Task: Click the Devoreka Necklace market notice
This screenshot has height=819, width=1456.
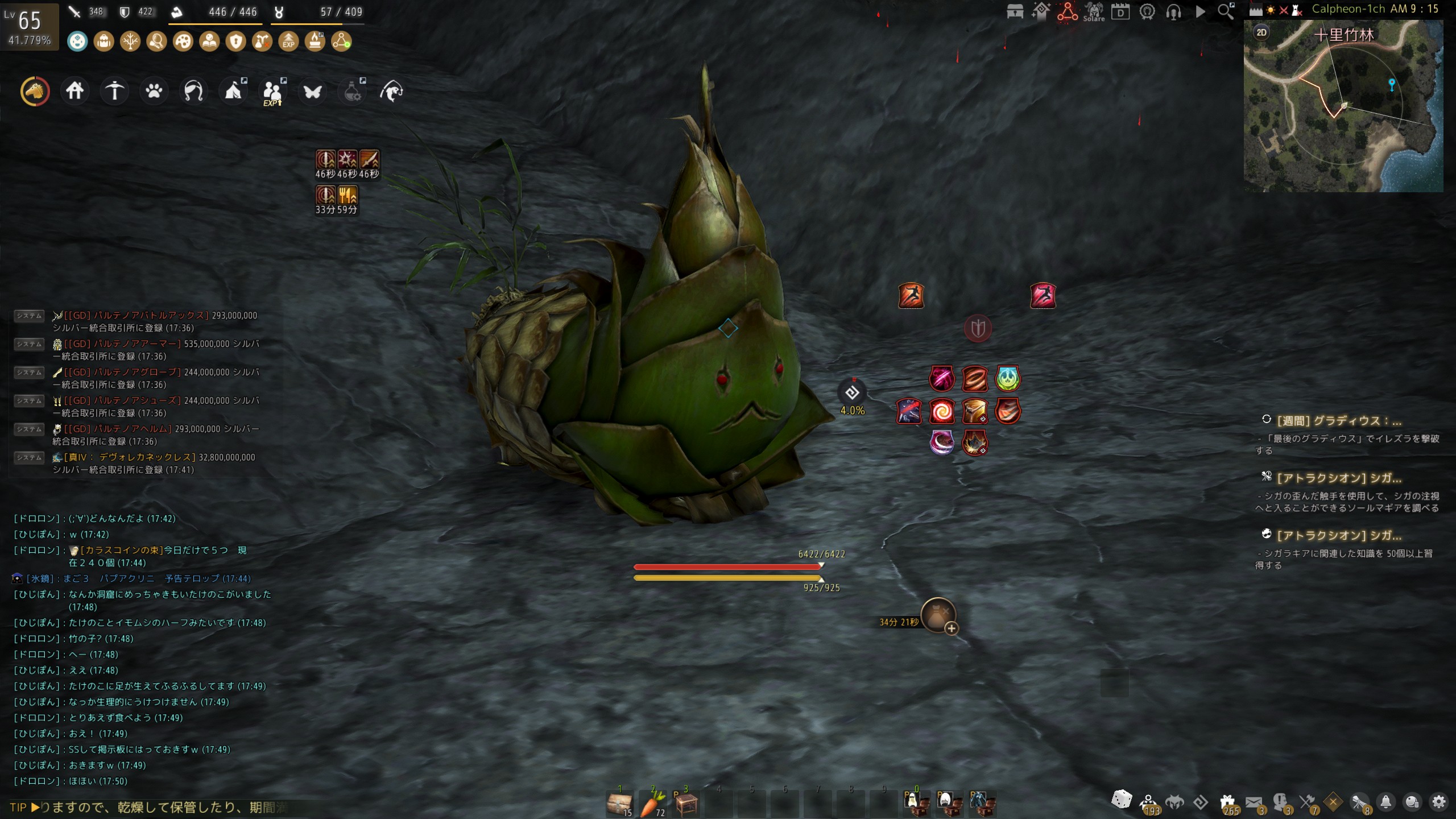Action: 154,457
